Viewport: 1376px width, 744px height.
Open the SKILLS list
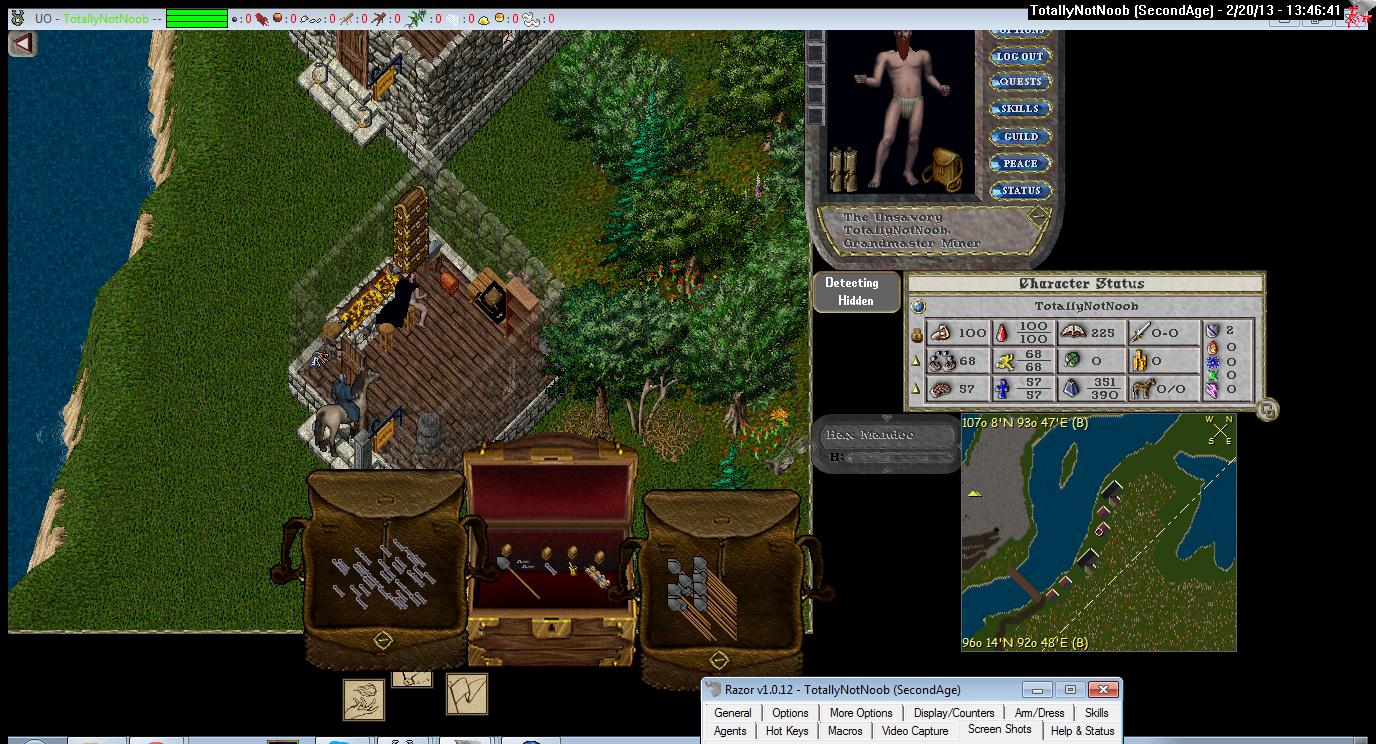(x=1020, y=109)
